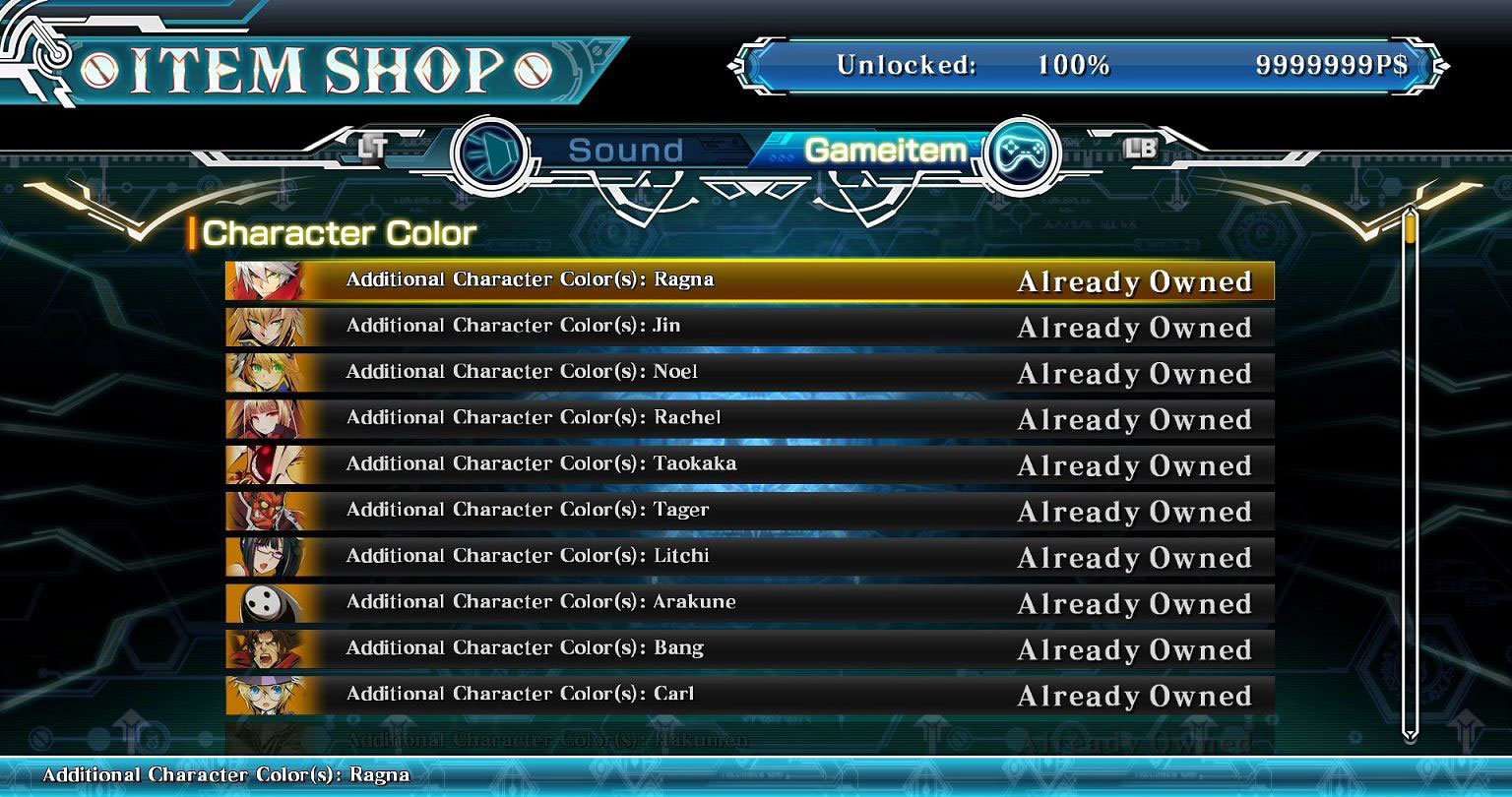
Task: Select the Noel character color entry
Action: [748, 373]
